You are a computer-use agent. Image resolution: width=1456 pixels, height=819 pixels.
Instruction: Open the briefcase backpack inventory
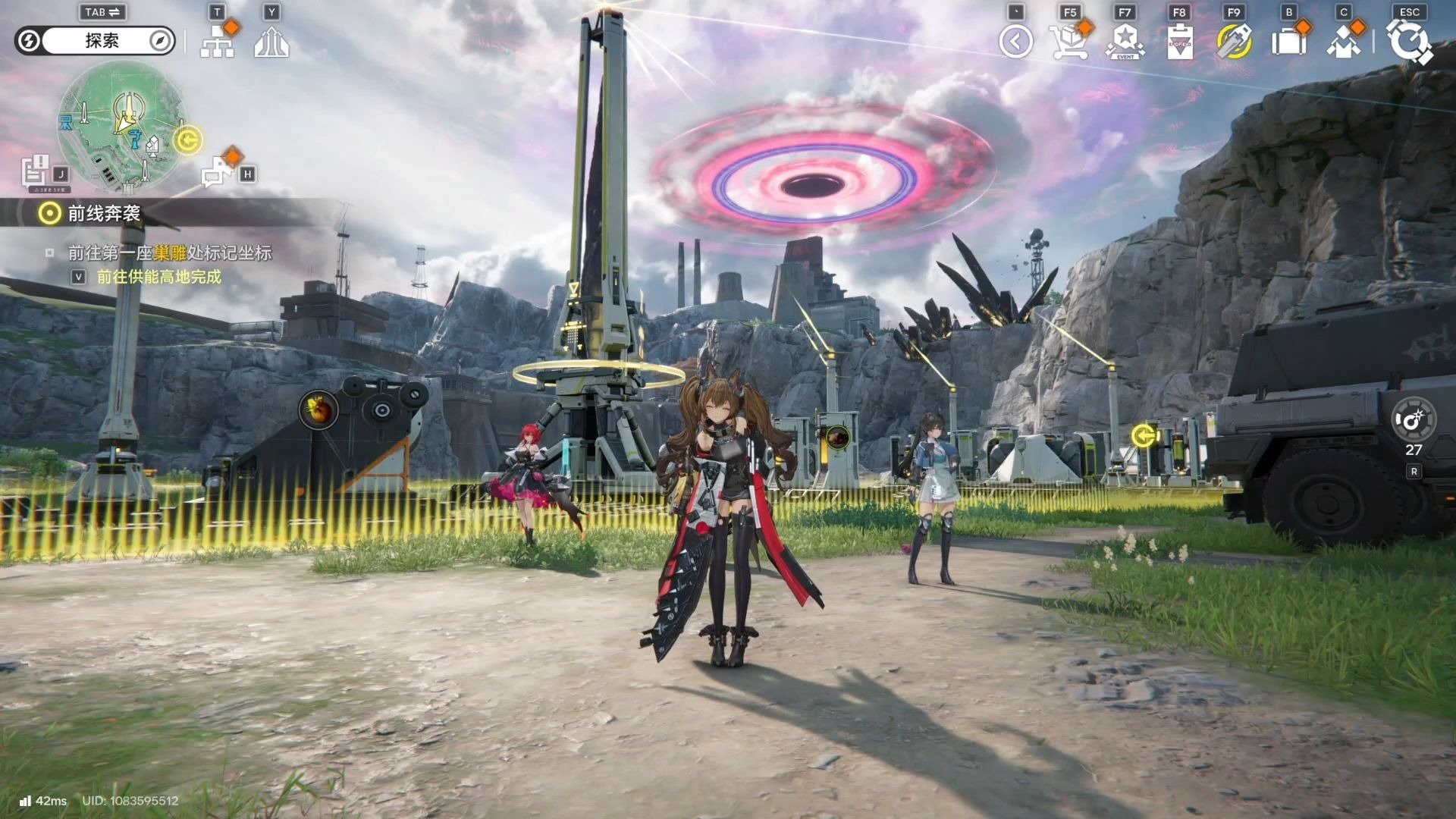coord(1288,42)
